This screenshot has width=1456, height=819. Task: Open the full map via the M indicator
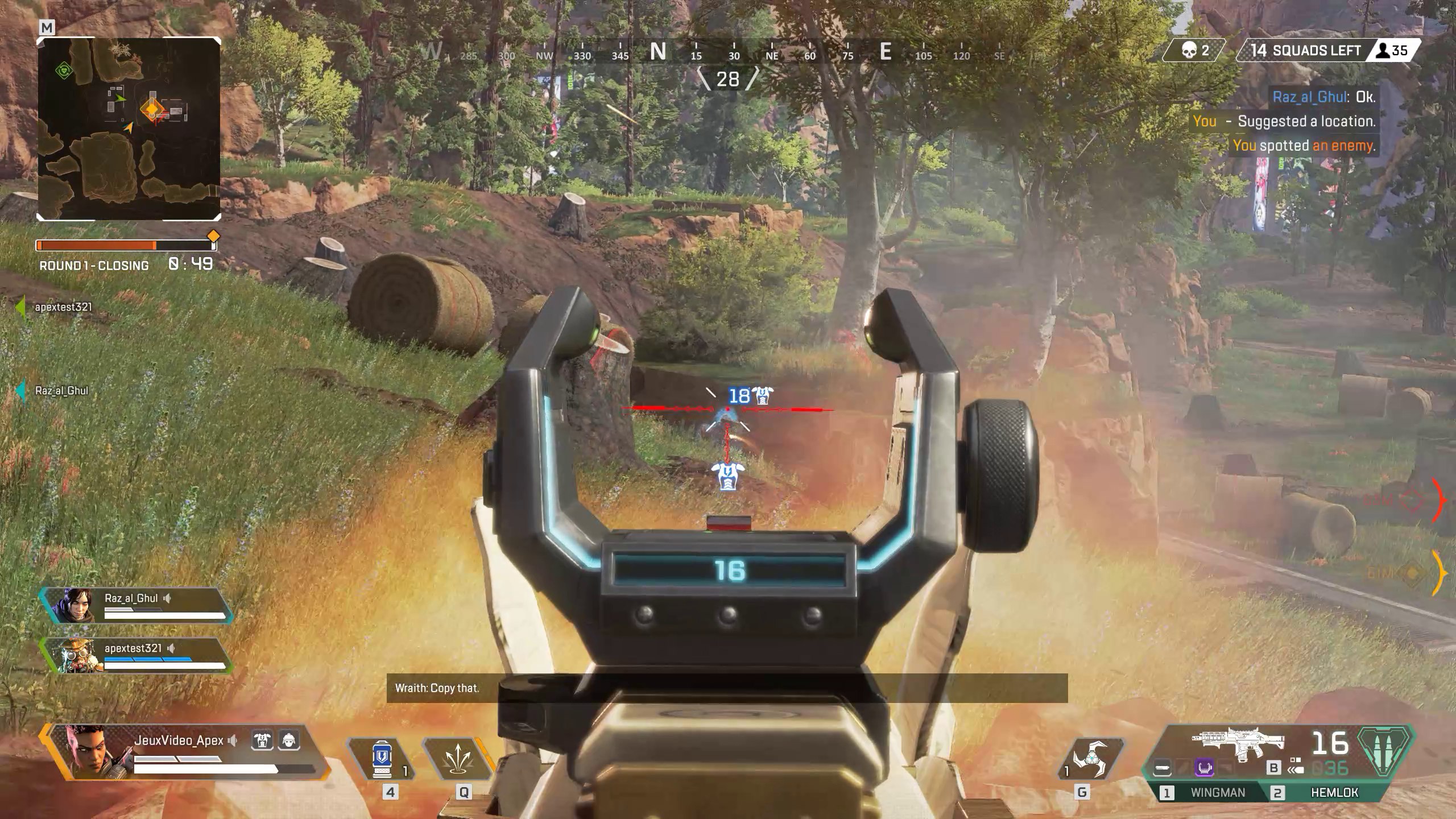click(x=47, y=27)
